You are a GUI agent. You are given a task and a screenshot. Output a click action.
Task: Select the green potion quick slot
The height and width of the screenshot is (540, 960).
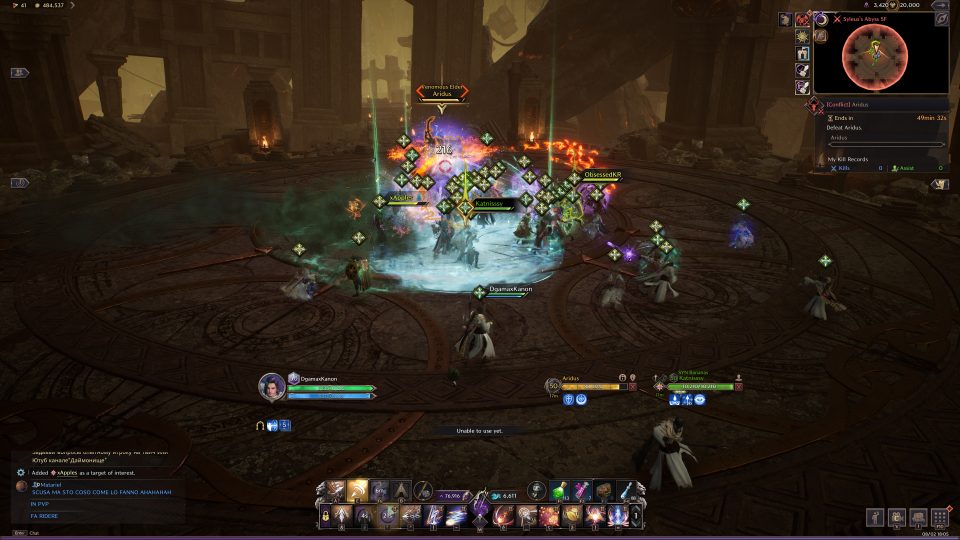[x=559, y=489]
